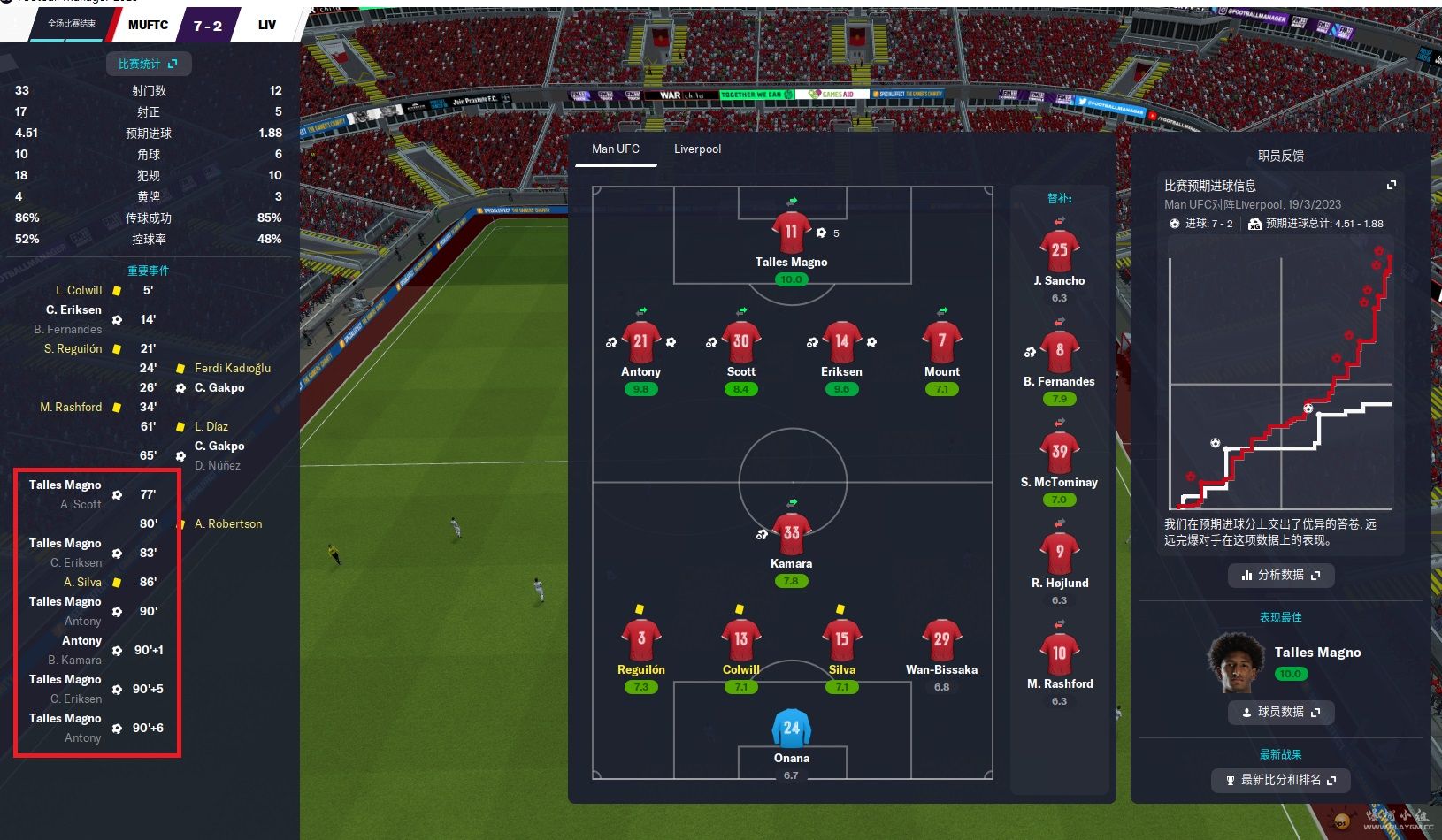This screenshot has height=840, width=1442.
Task: Switch to the Liverpool lineup tab
Action: pos(697,149)
